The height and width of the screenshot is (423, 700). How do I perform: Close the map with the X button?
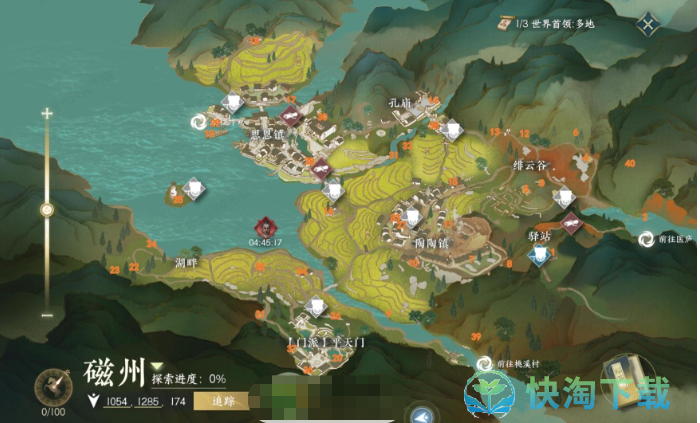649,25
